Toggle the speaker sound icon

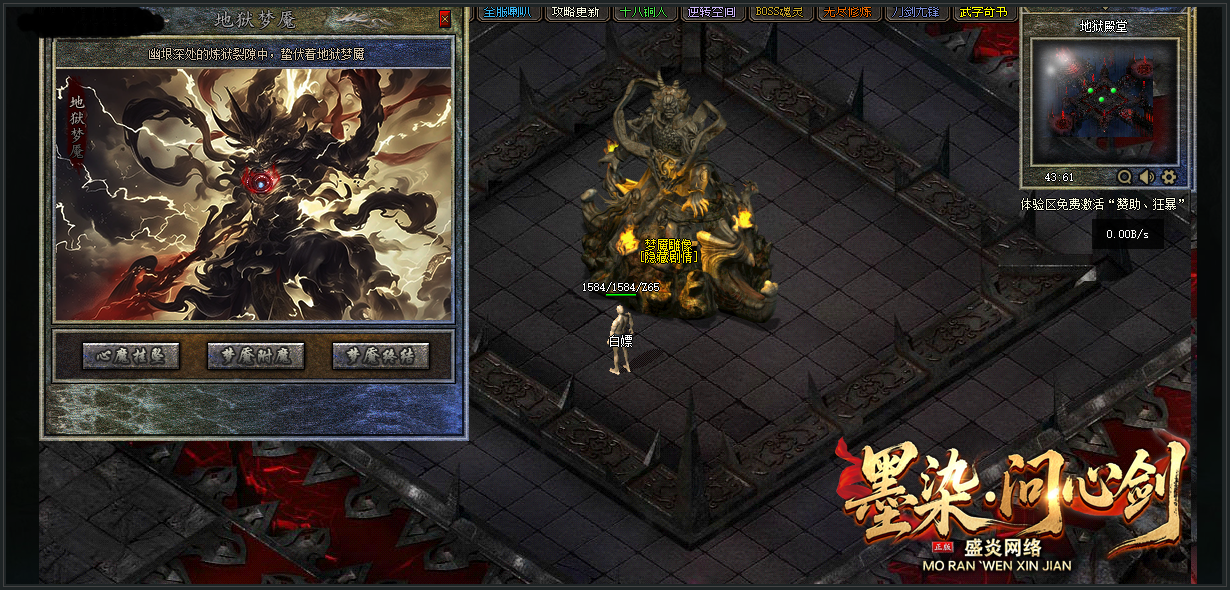(x=1147, y=177)
